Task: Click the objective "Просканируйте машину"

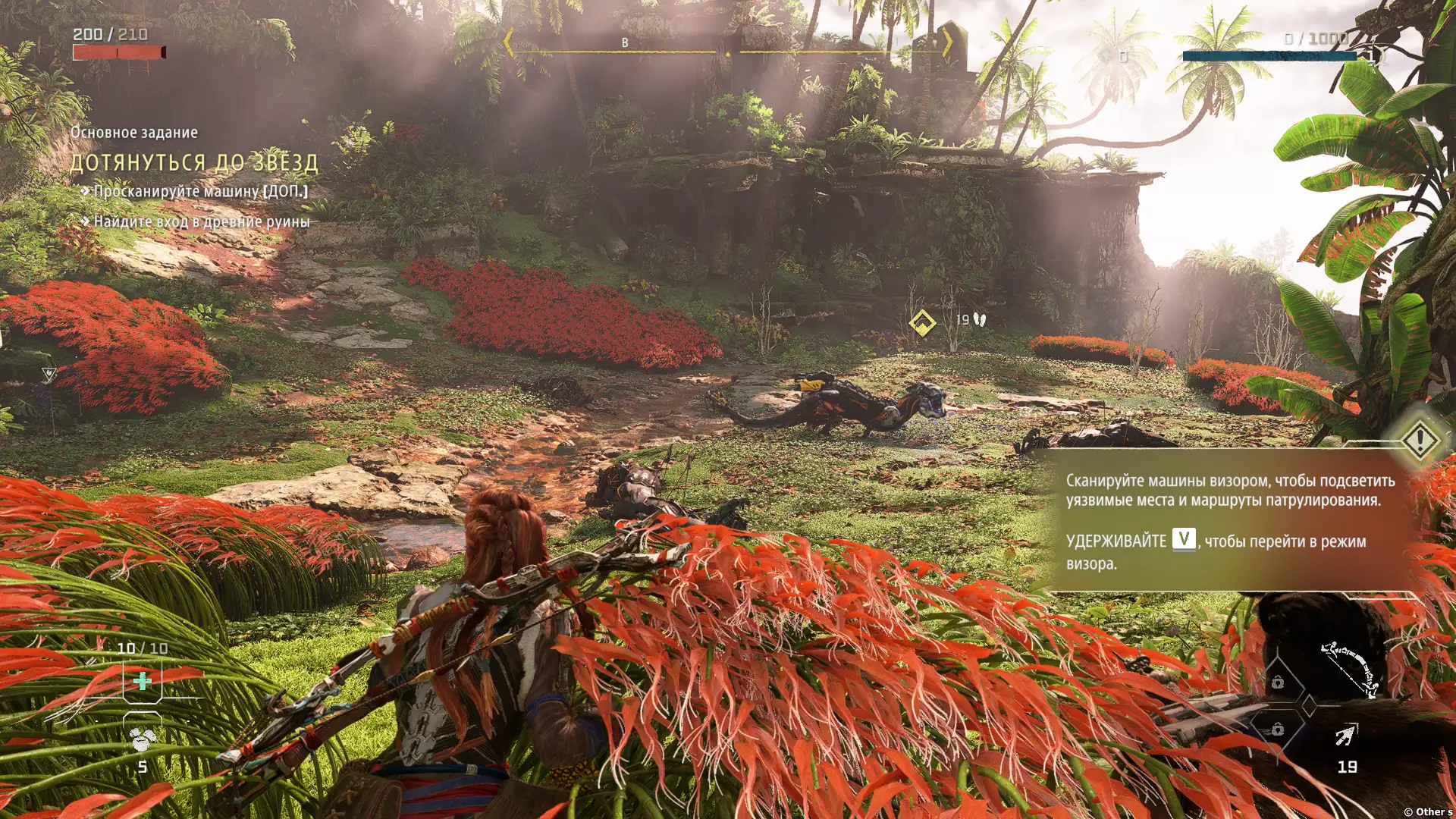Action: click(x=200, y=191)
